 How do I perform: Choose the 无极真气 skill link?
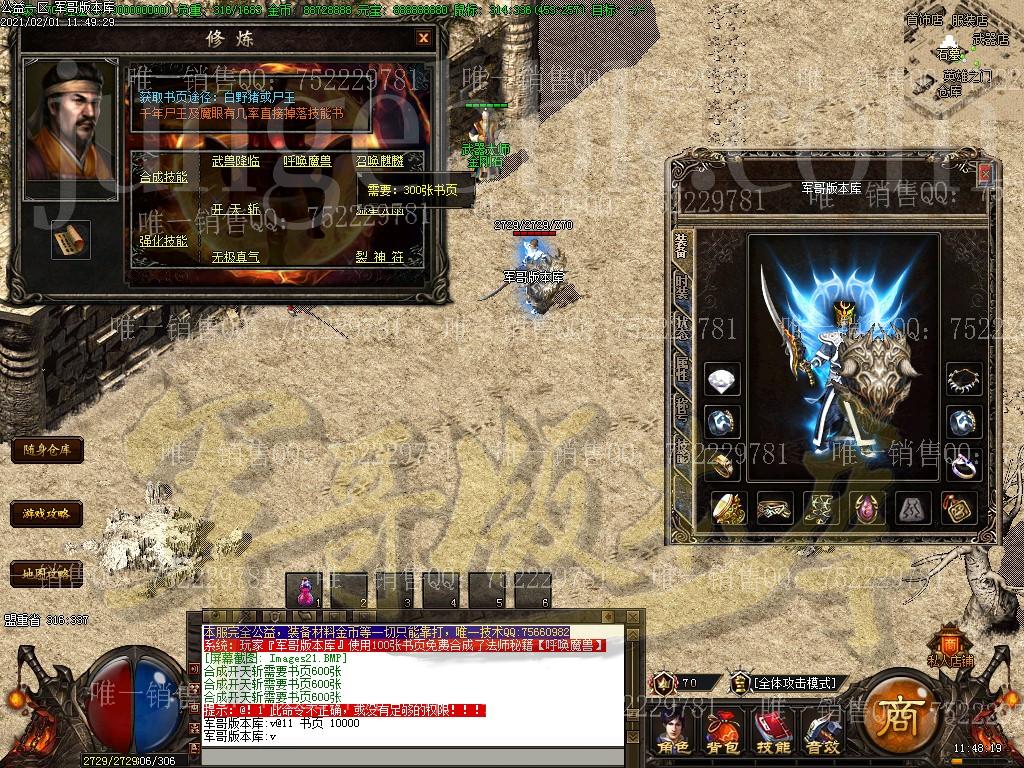point(236,257)
